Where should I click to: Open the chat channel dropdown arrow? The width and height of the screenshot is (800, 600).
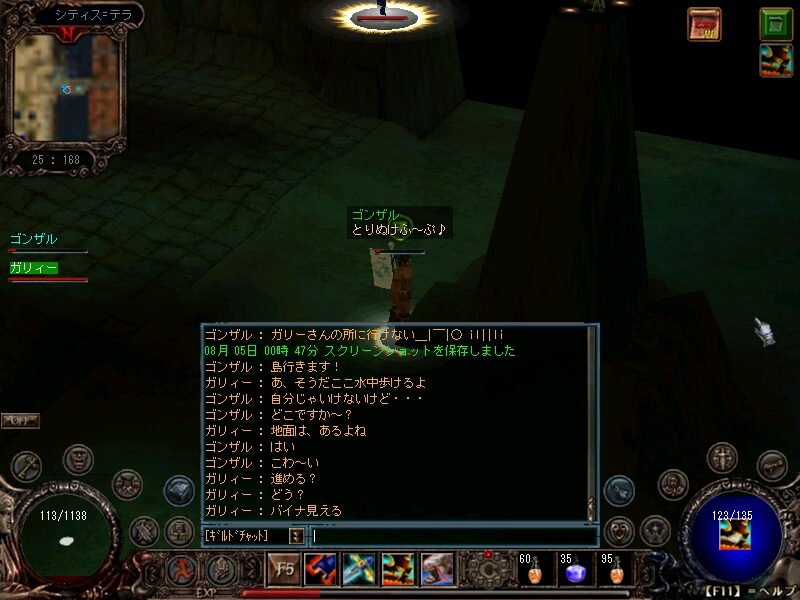point(296,536)
